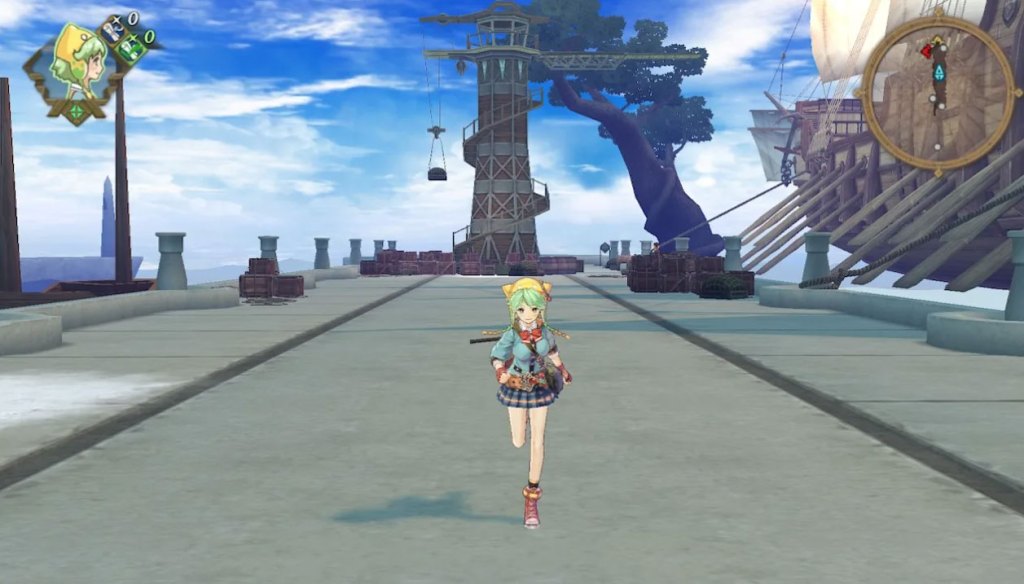The height and width of the screenshot is (584, 1024).
Task: Click the green-haired character portrait
Action: pos(78,65)
